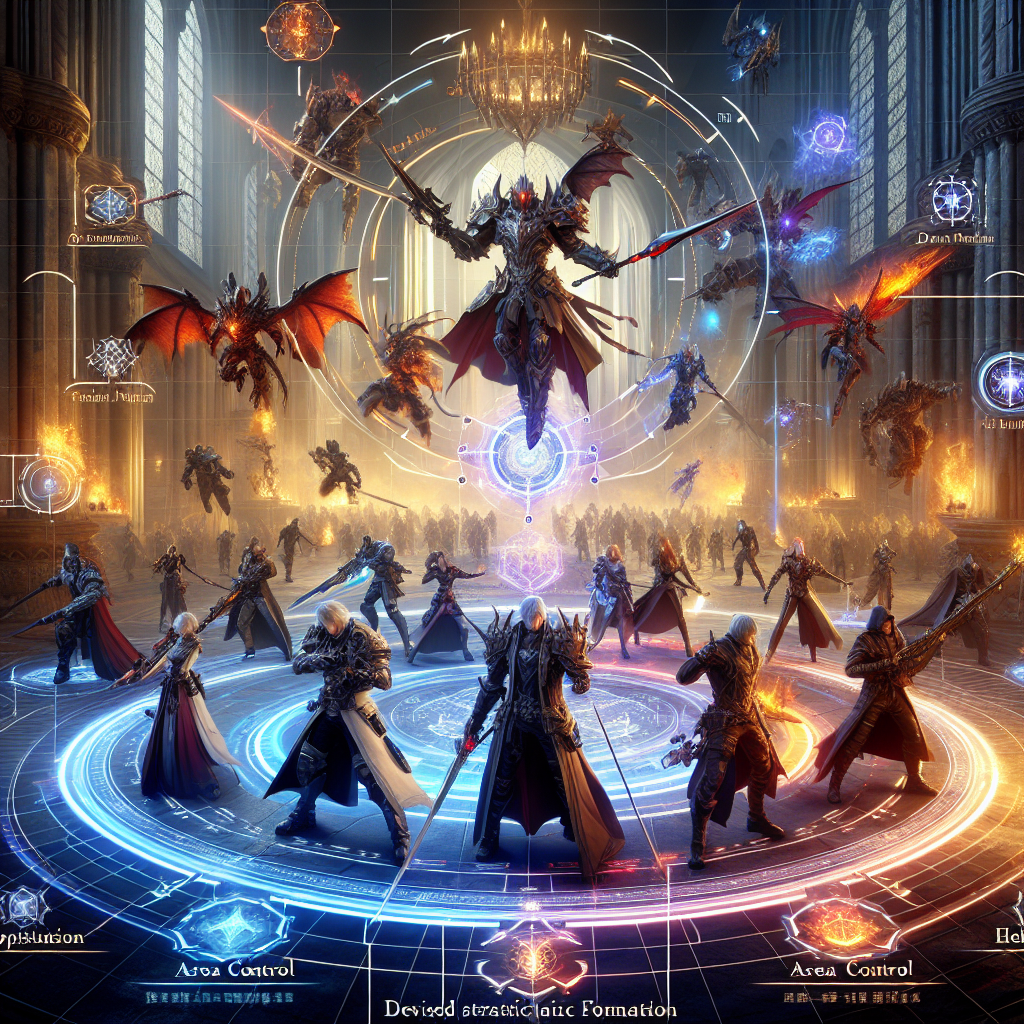Select the small grey emblem in the bottom-left corner

[18, 908]
